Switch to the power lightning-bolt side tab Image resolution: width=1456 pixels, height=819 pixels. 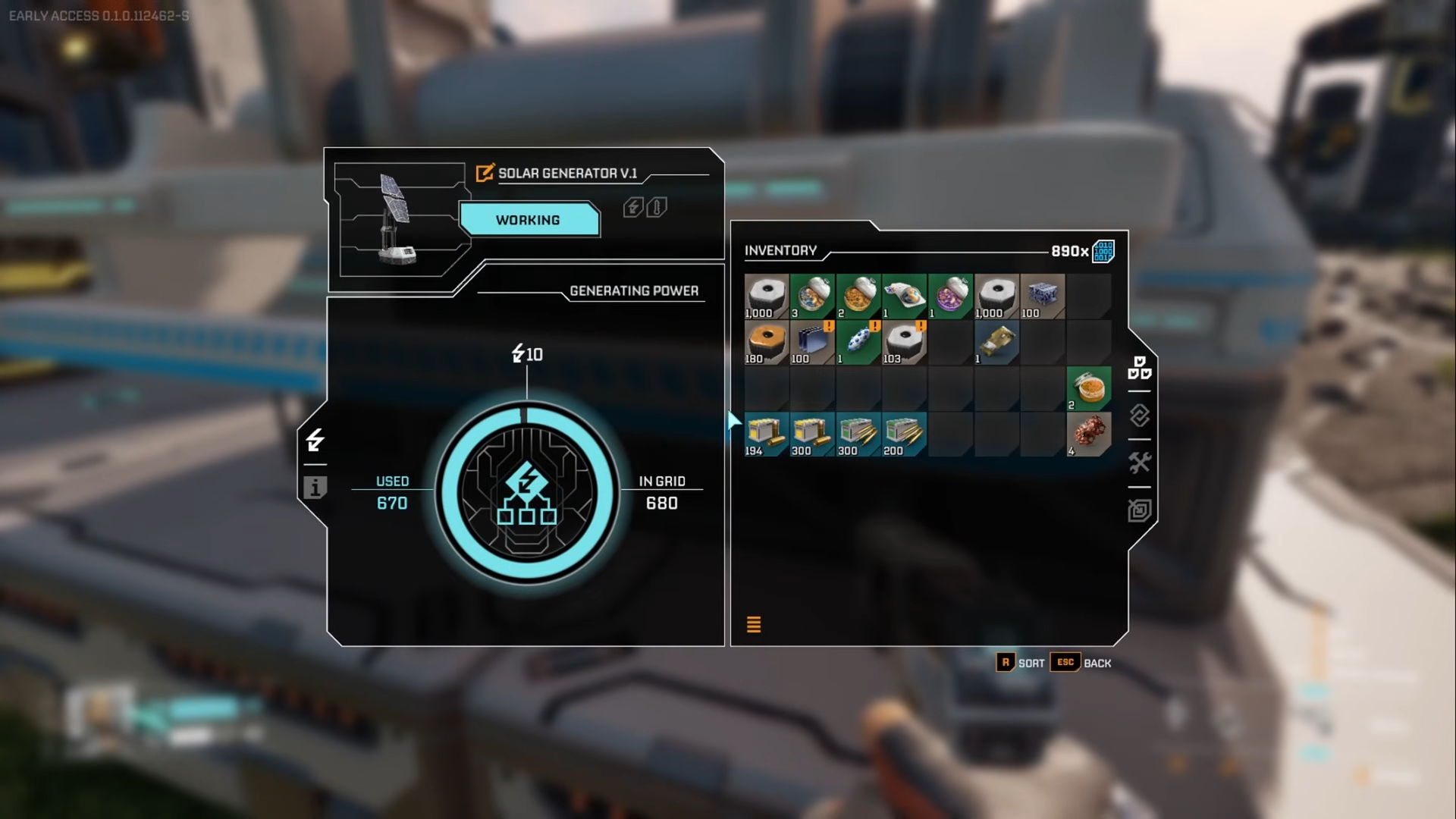(x=315, y=440)
